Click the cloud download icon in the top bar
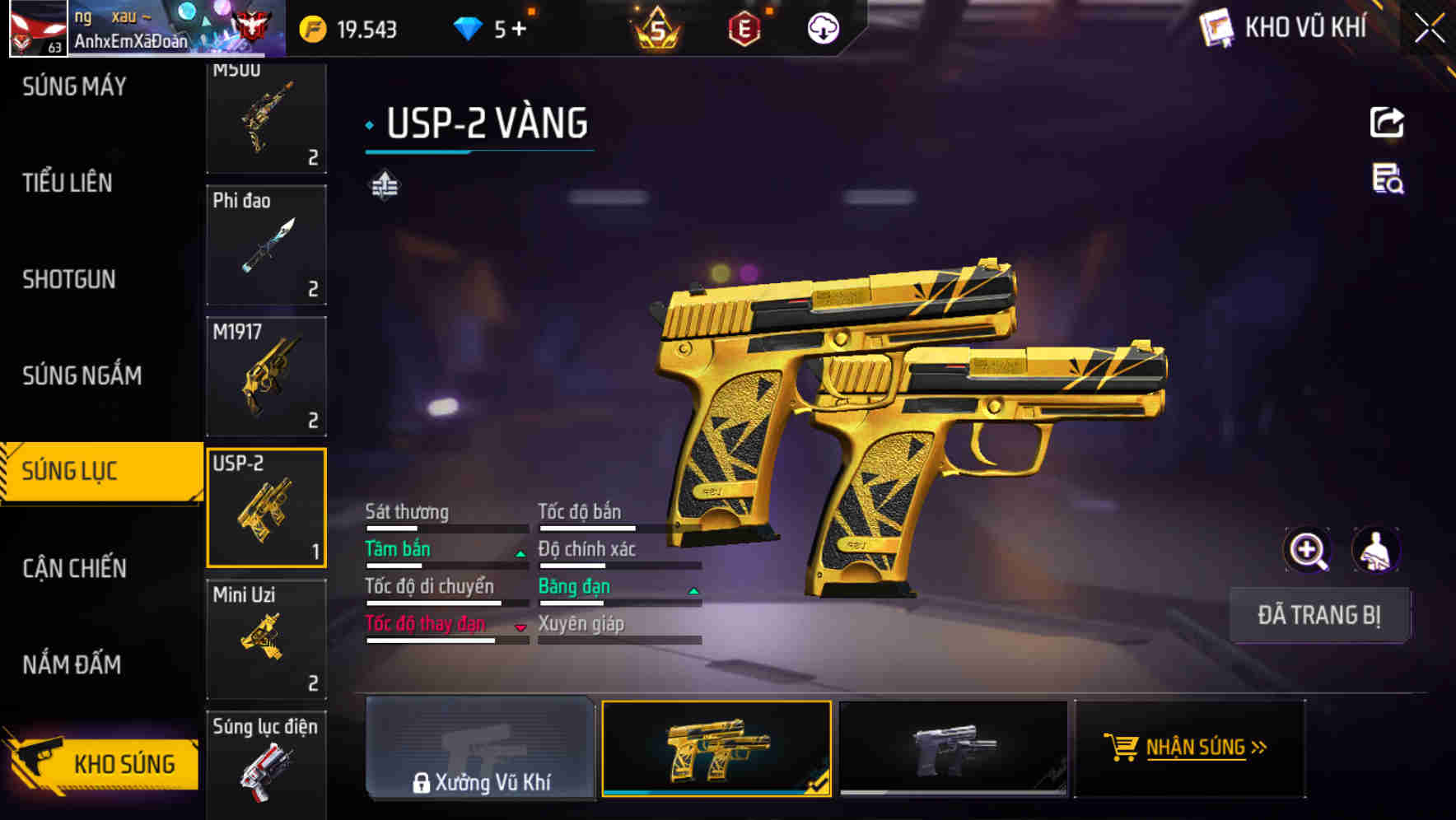 coord(821,27)
